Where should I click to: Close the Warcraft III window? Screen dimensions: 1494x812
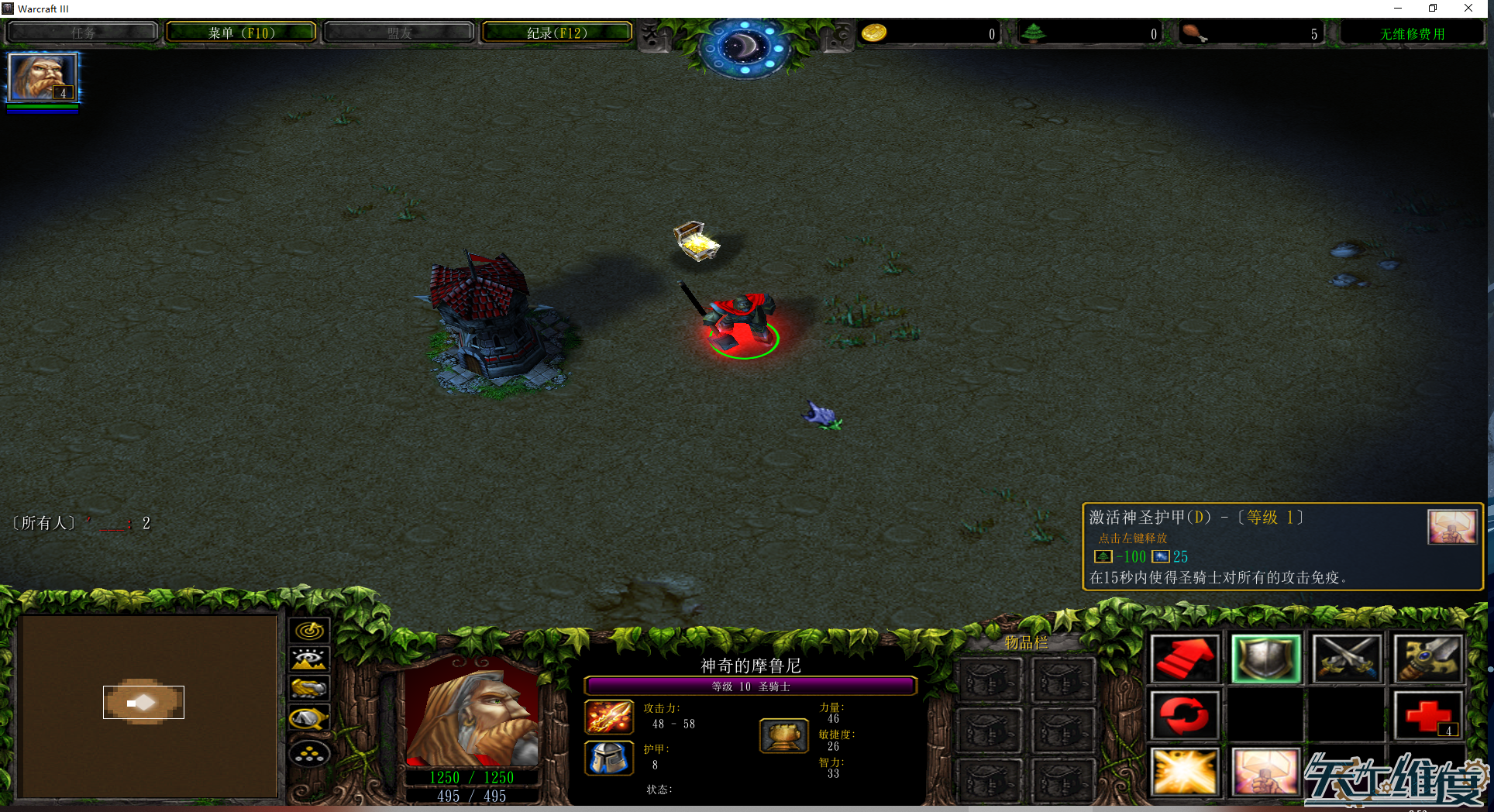point(1468,9)
